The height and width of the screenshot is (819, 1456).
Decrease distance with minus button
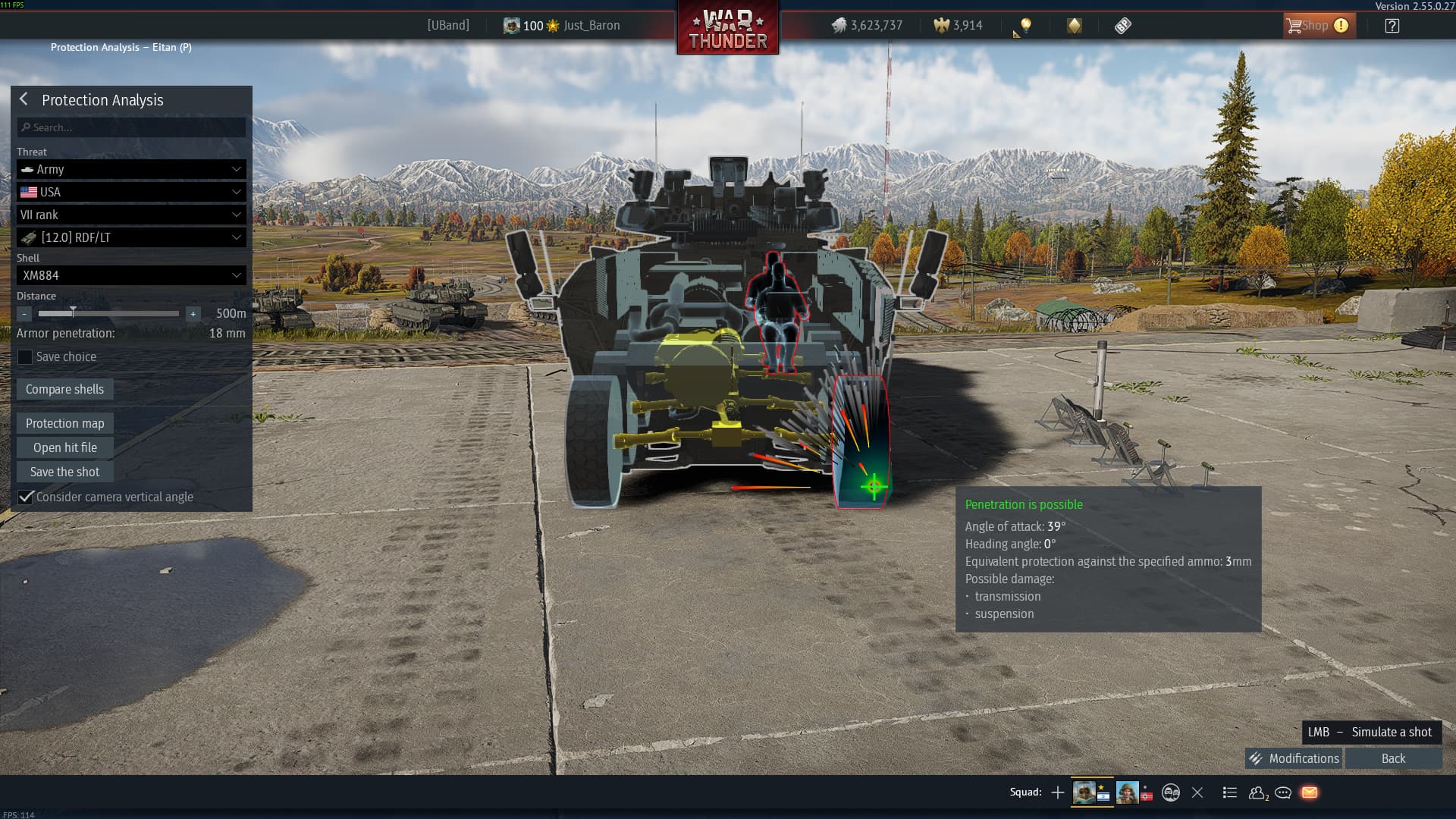[x=24, y=313]
